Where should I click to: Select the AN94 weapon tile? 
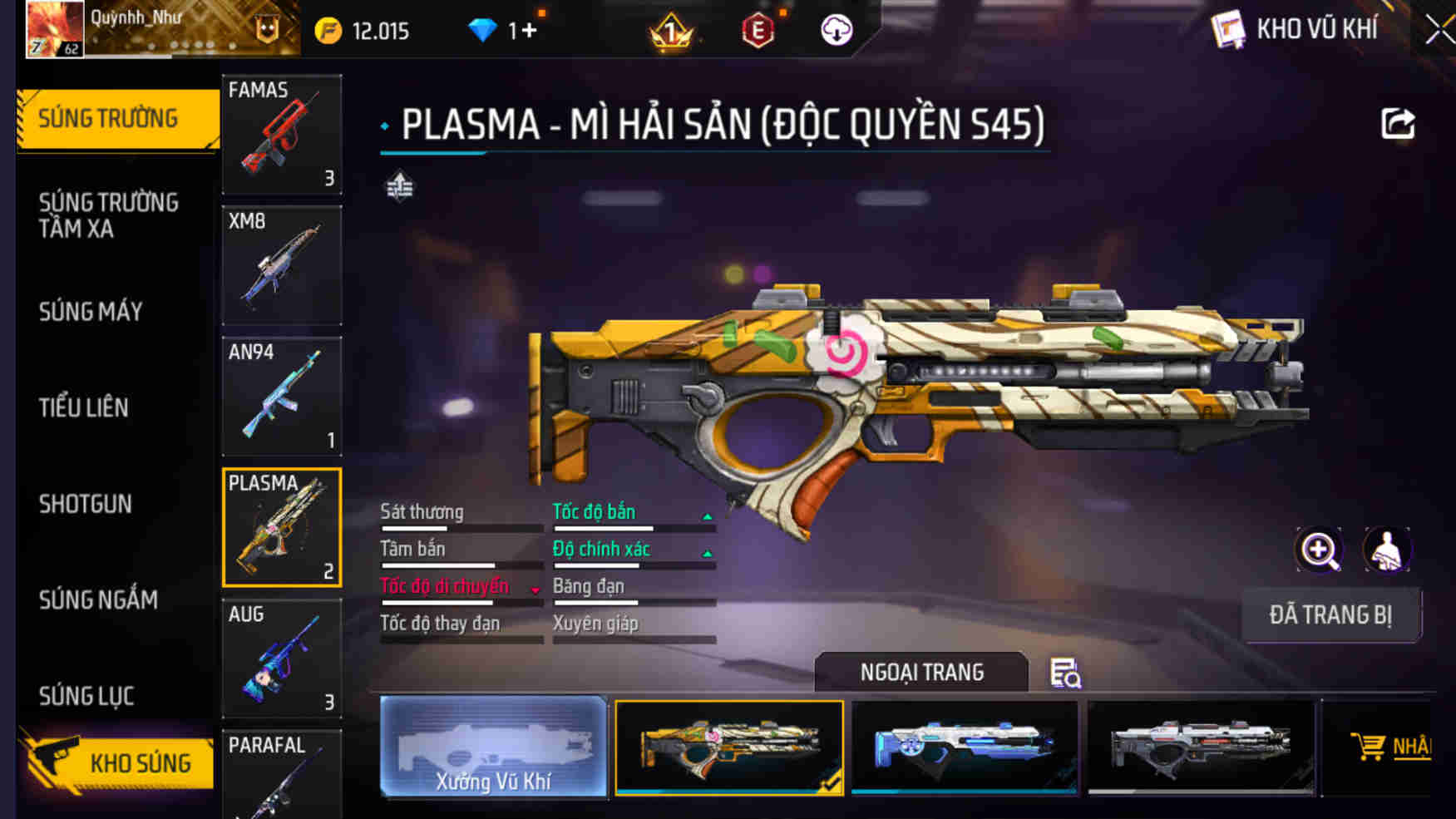[x=282, y=397]
